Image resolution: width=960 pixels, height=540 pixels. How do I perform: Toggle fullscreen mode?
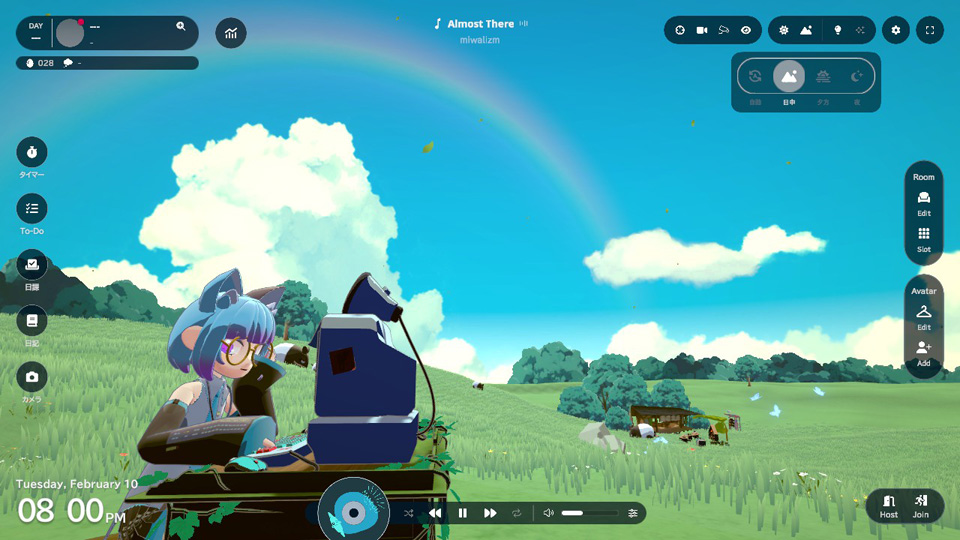tap(930, 30)
